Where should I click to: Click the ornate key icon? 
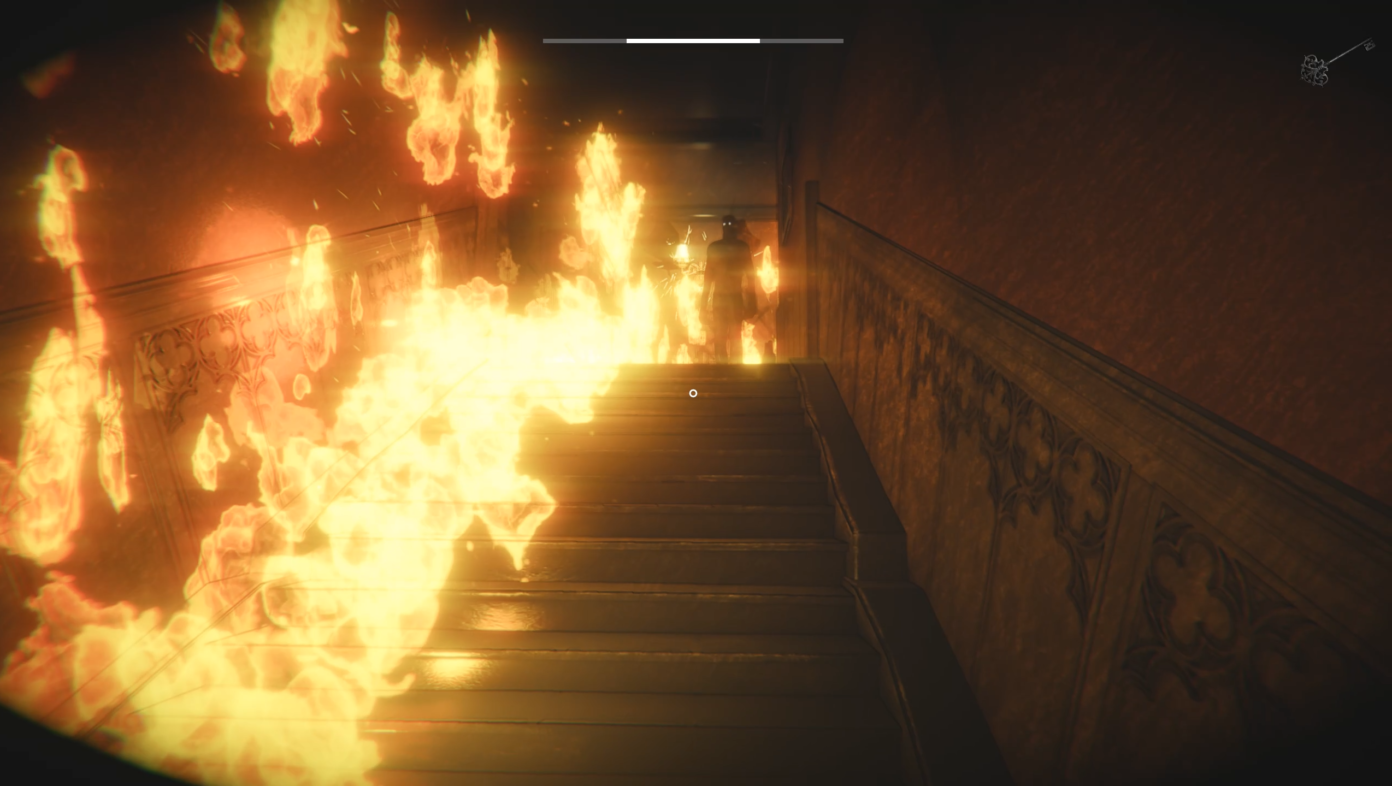(x=1335, y=61)
